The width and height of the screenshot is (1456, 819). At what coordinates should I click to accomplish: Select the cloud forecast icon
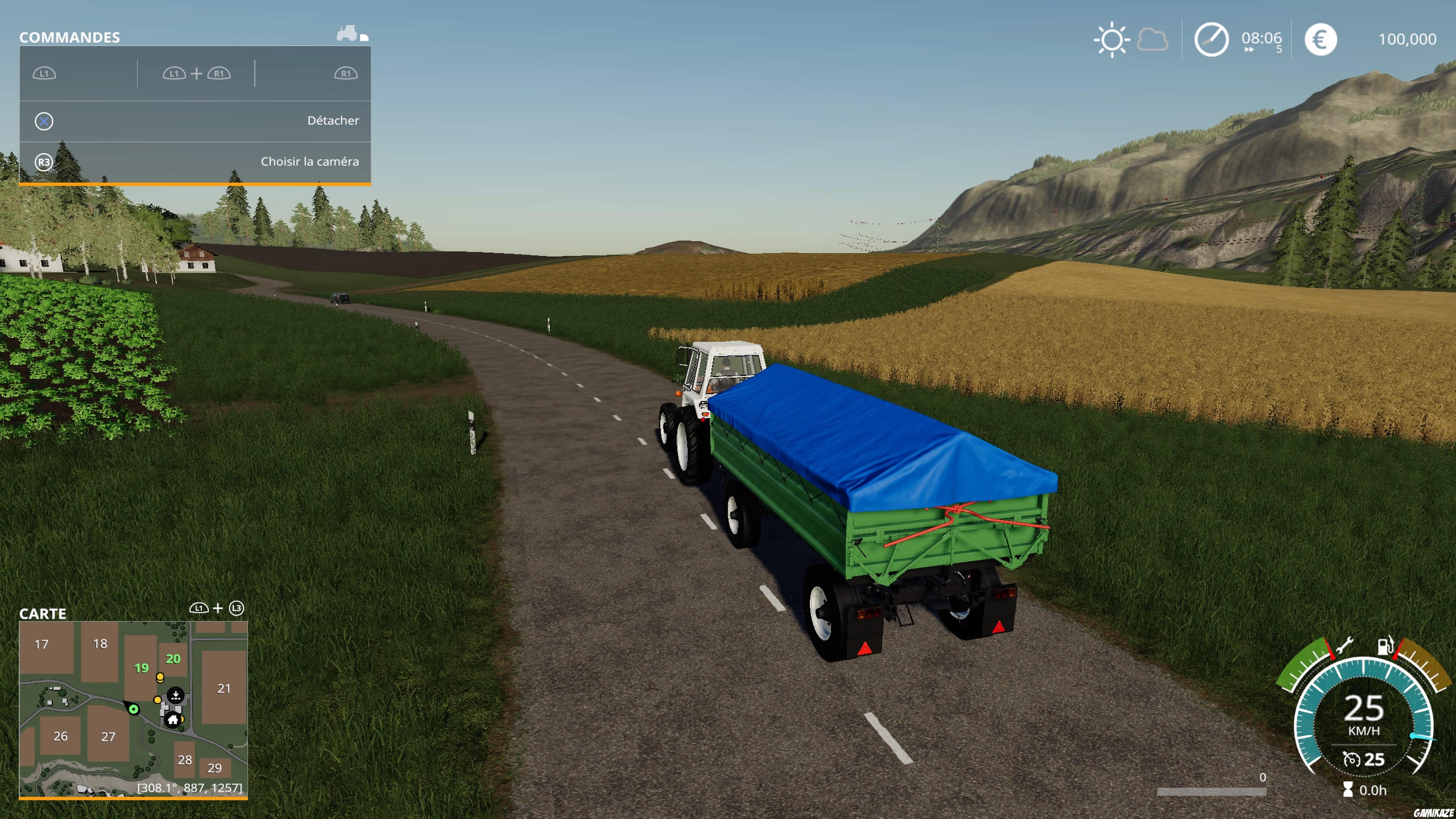(1153, 39)
